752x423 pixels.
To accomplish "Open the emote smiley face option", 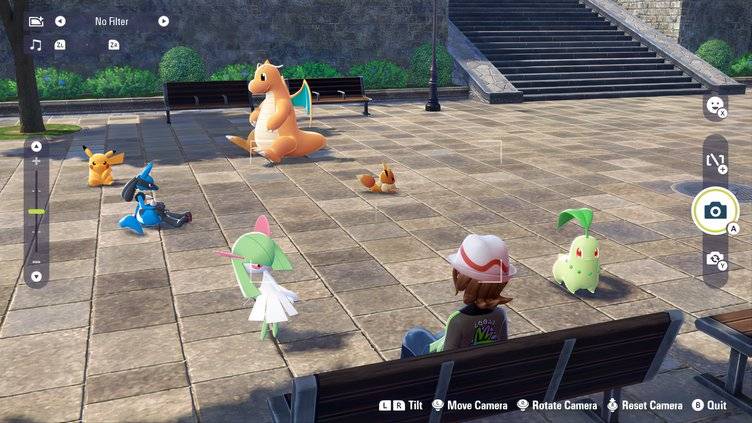I will point(715,105).
